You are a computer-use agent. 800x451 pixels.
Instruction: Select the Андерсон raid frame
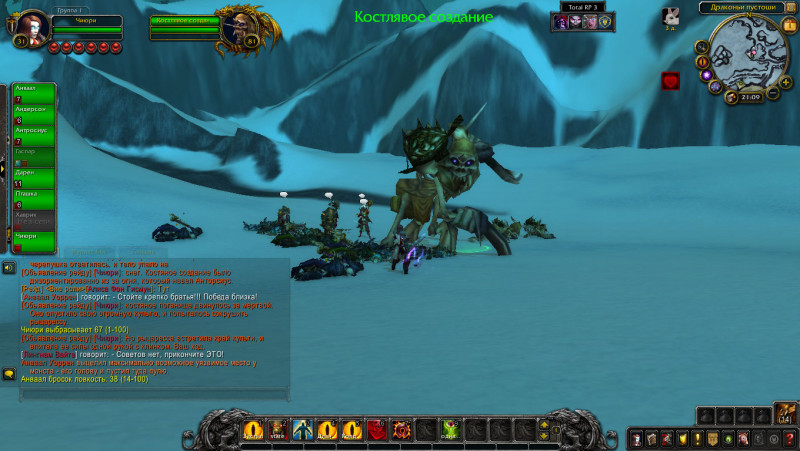click(34, 114)
